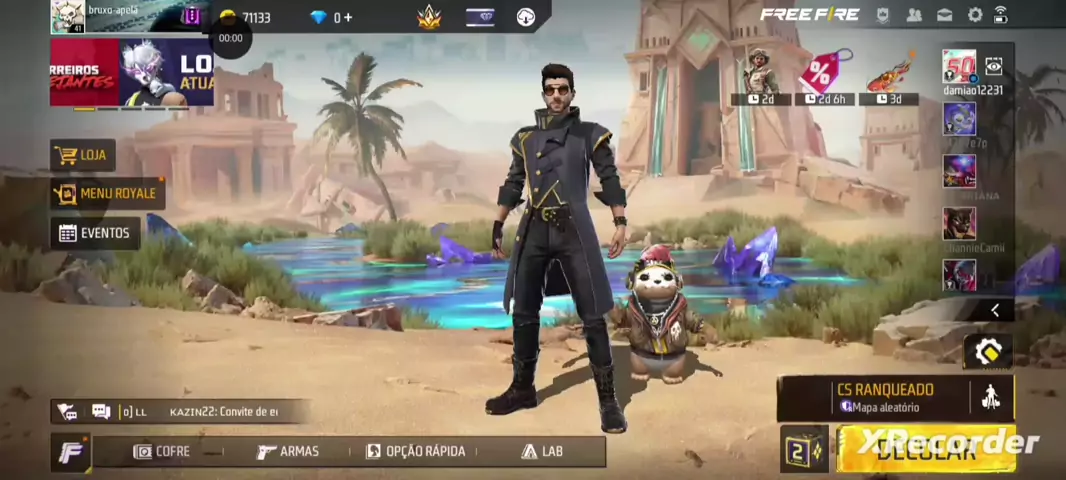Open bruxo-apela player profile avatar

(x=68, y=17)
